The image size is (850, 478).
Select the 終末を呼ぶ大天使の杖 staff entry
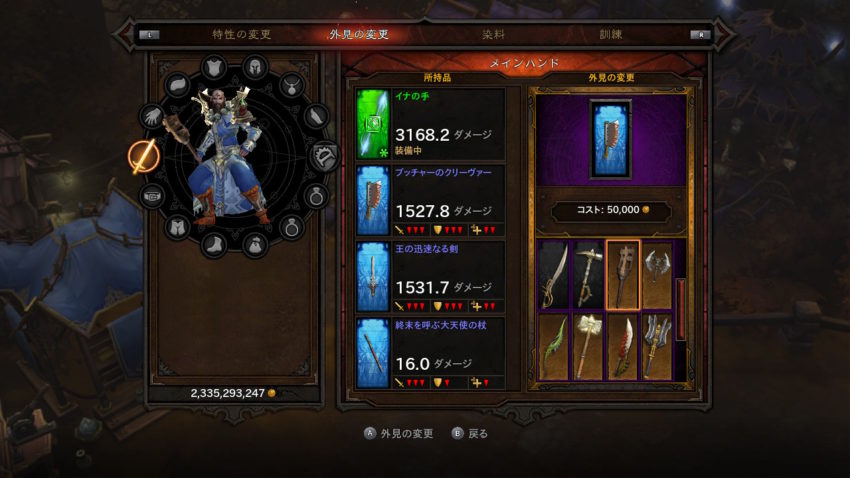(431, 352)
